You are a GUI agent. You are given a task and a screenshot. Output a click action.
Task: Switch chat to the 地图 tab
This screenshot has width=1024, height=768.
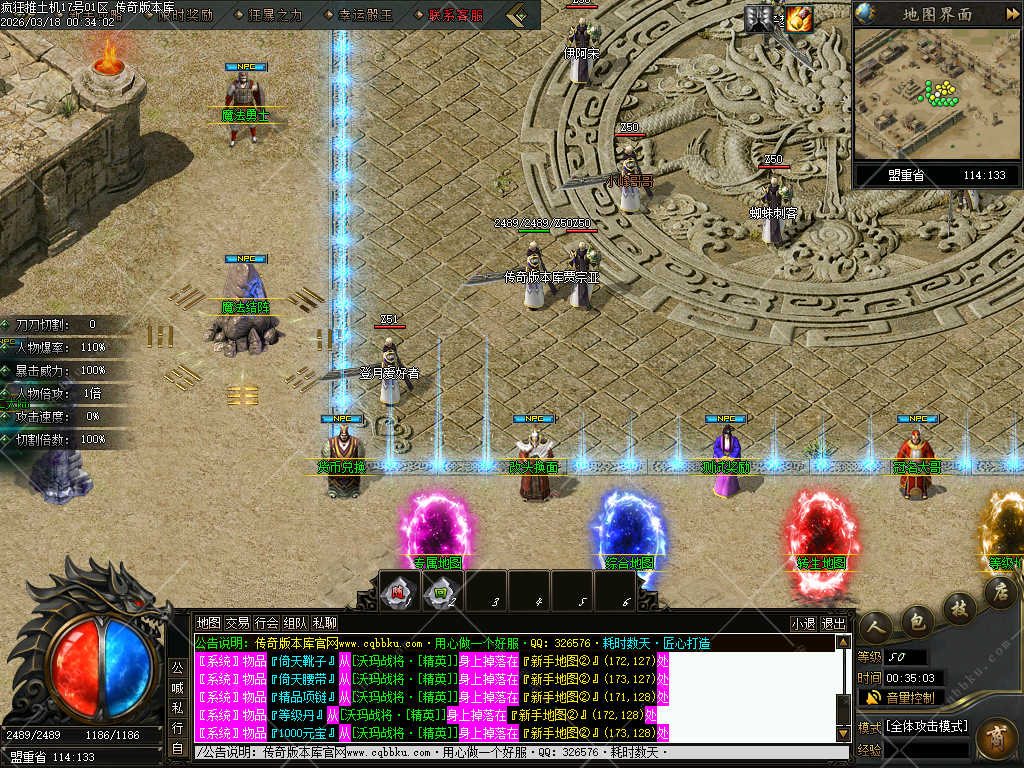click(208, 623)
